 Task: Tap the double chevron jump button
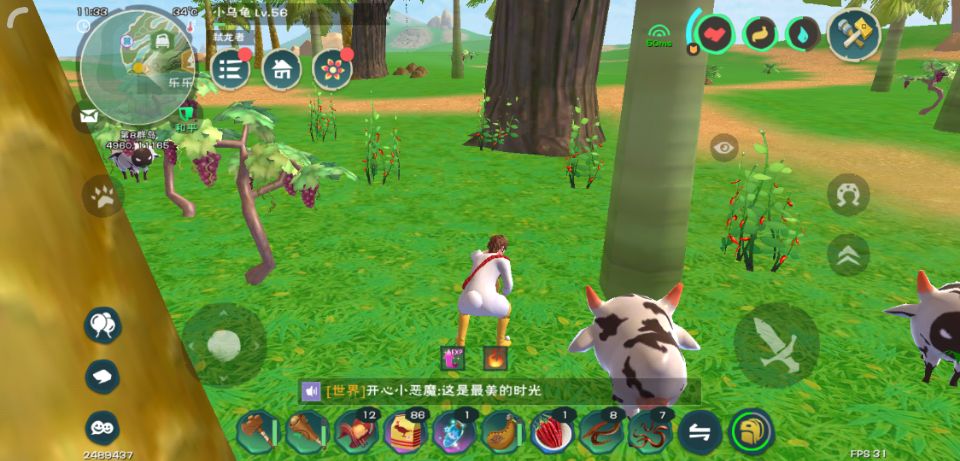(x=848, y=254)
